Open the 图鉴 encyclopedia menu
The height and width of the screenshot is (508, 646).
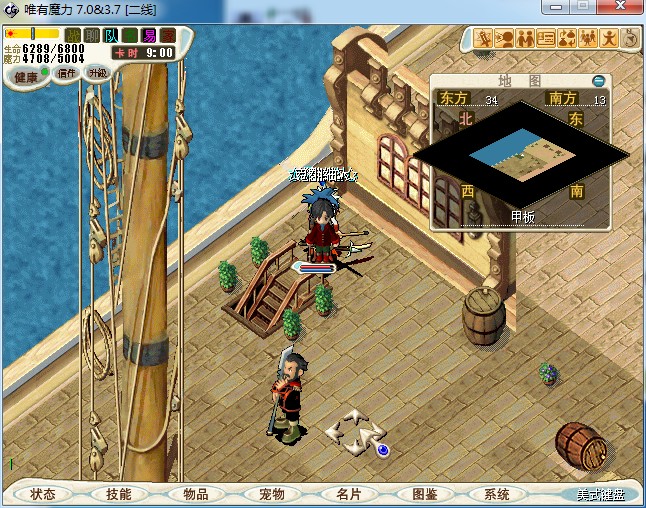tap(424, 494)
